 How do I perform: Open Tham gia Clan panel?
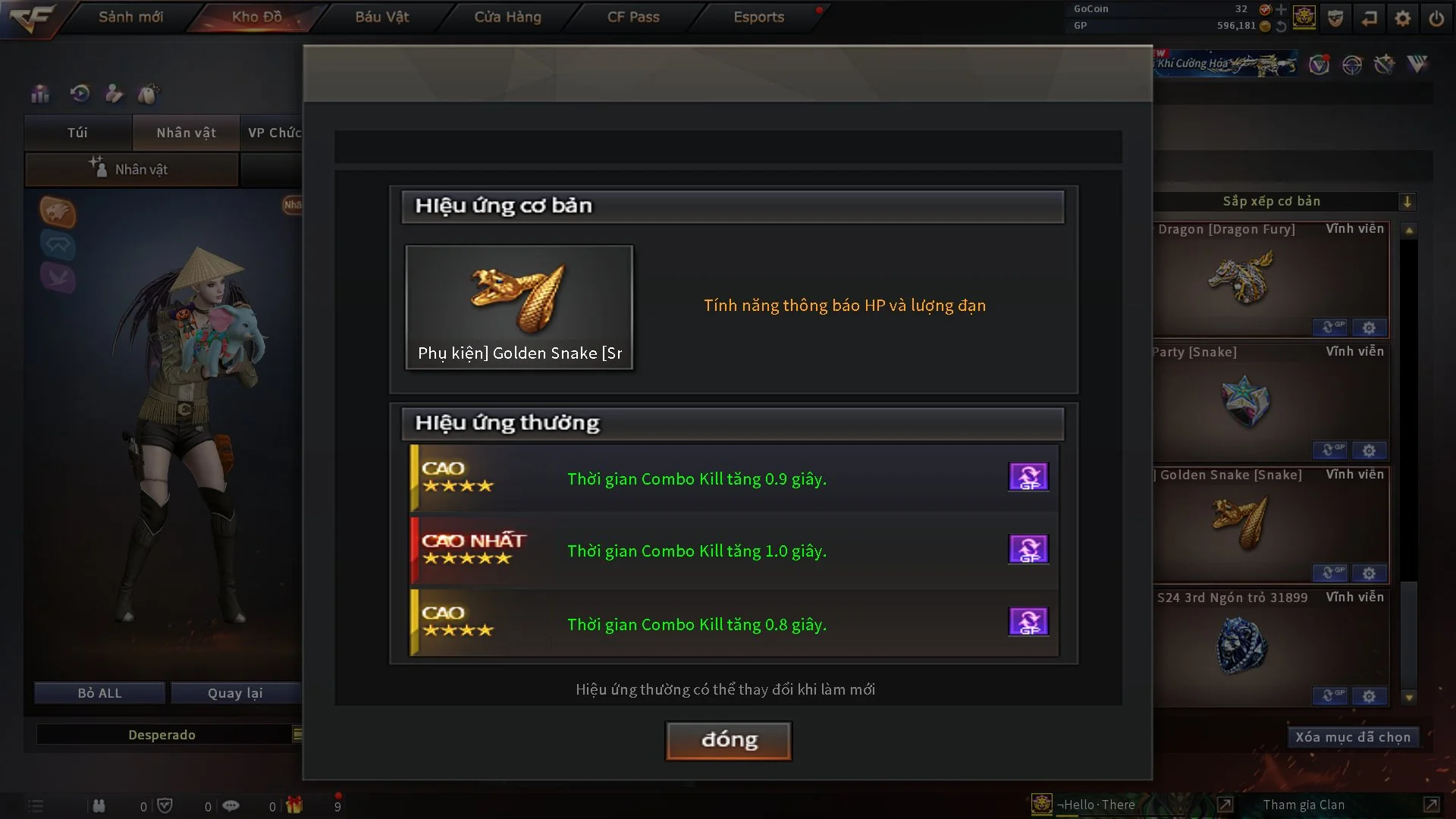coord(1304,805)
